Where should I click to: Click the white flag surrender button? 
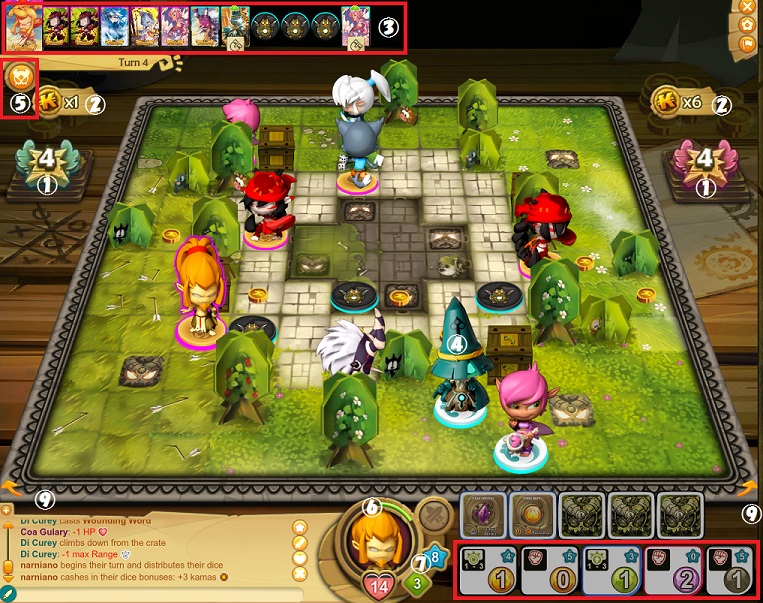747,44
